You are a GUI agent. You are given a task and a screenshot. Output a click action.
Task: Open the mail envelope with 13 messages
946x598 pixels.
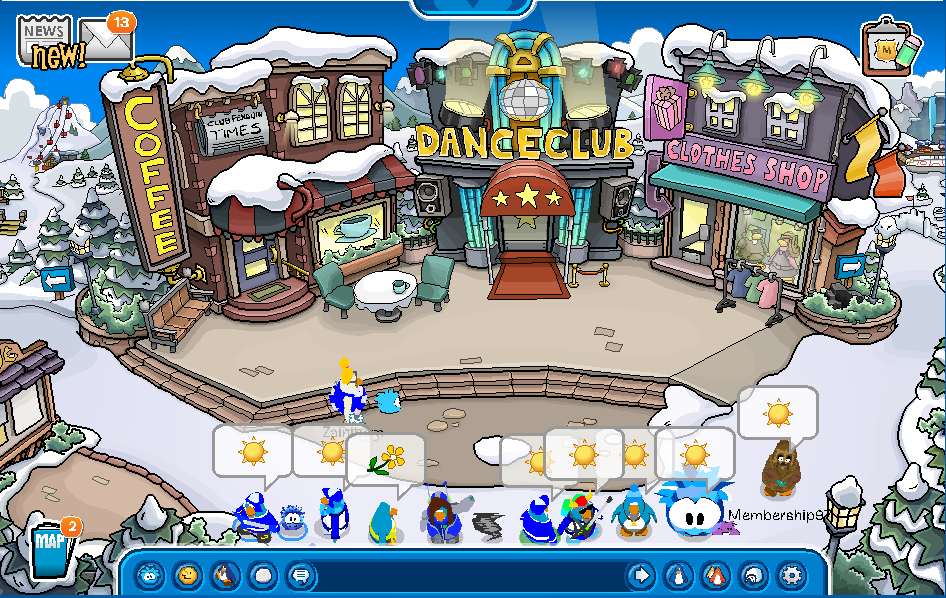coord(107,40)
